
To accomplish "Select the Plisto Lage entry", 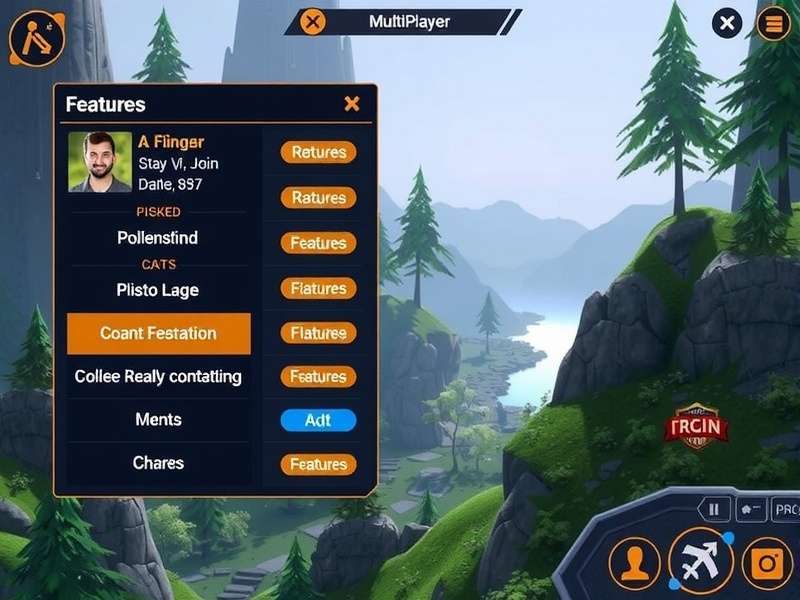I will pos(157,290).
